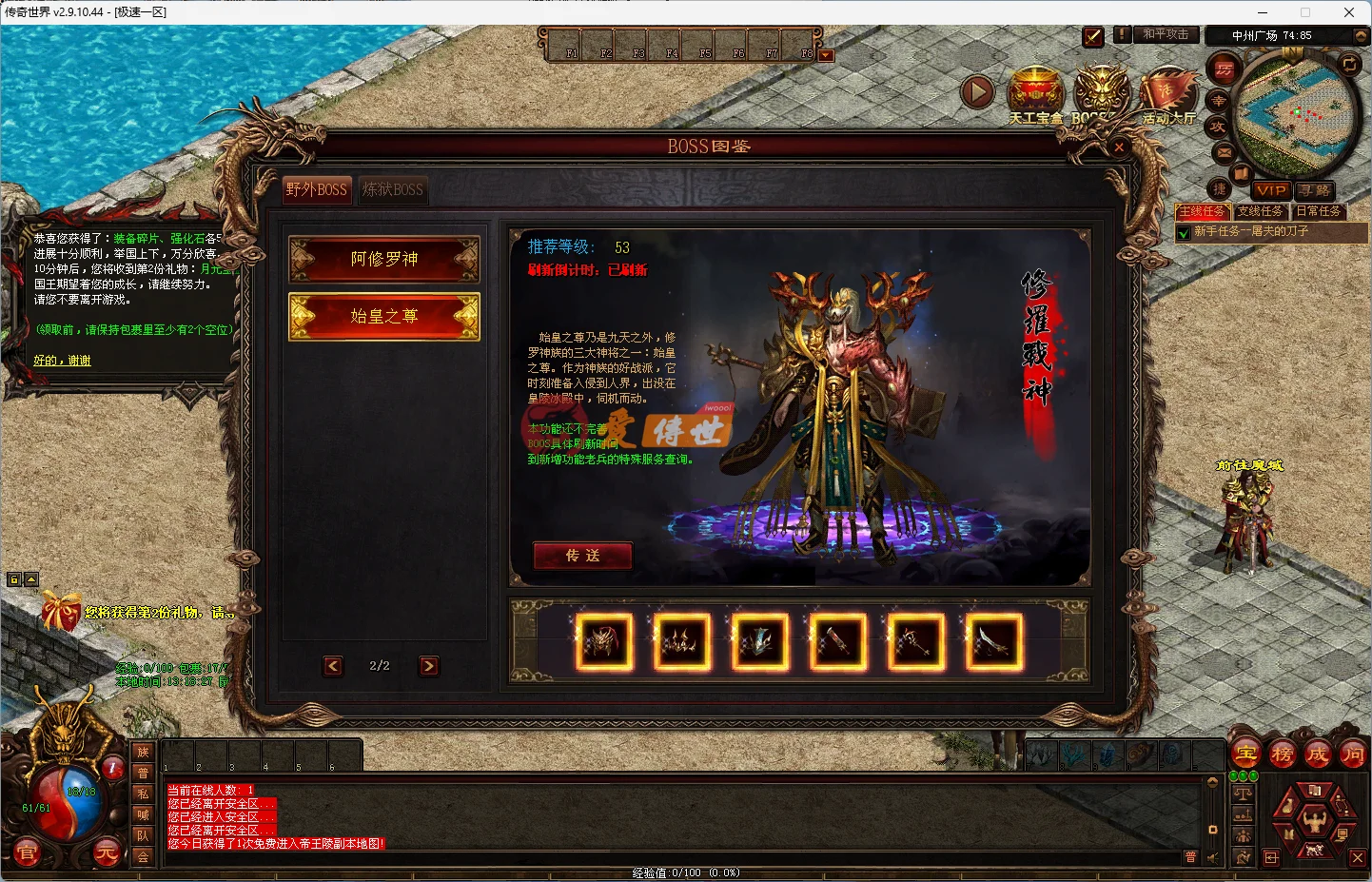Screen dimensions: 1372x882
Task: Switch to the 日常任务 quest tab
Action: coord(1319,211)
